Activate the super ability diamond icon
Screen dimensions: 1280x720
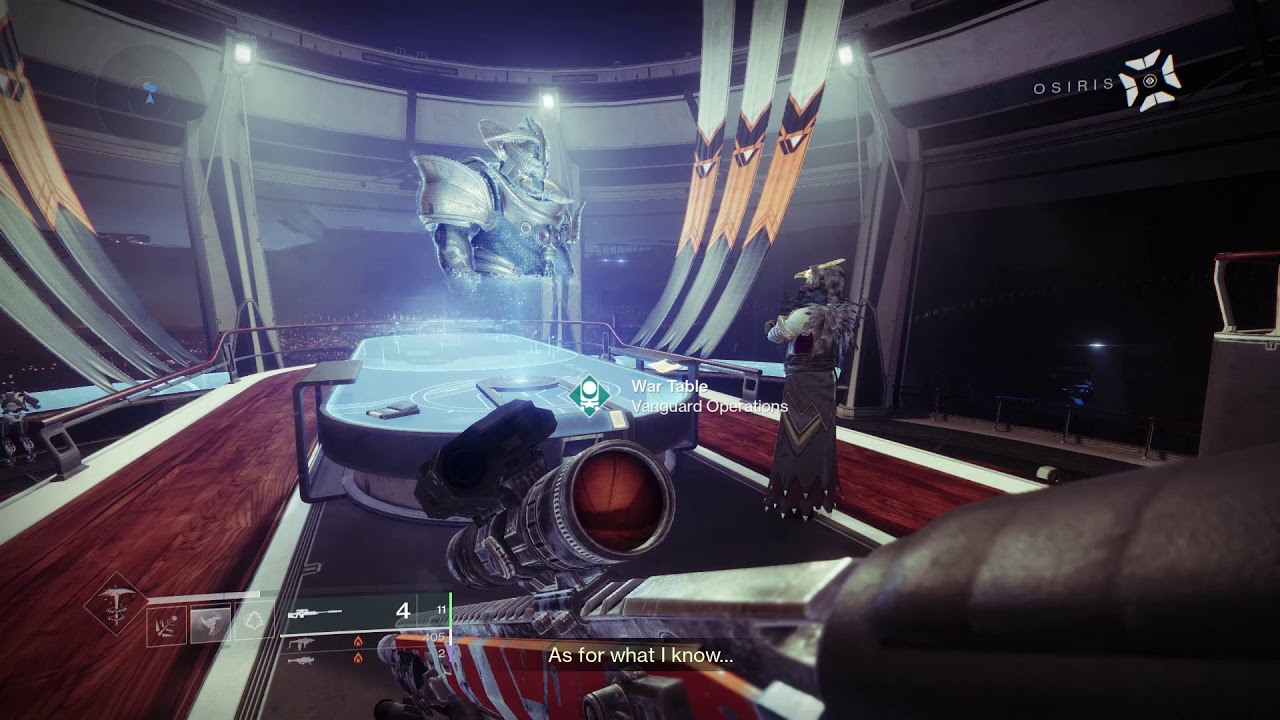point(117,604)
